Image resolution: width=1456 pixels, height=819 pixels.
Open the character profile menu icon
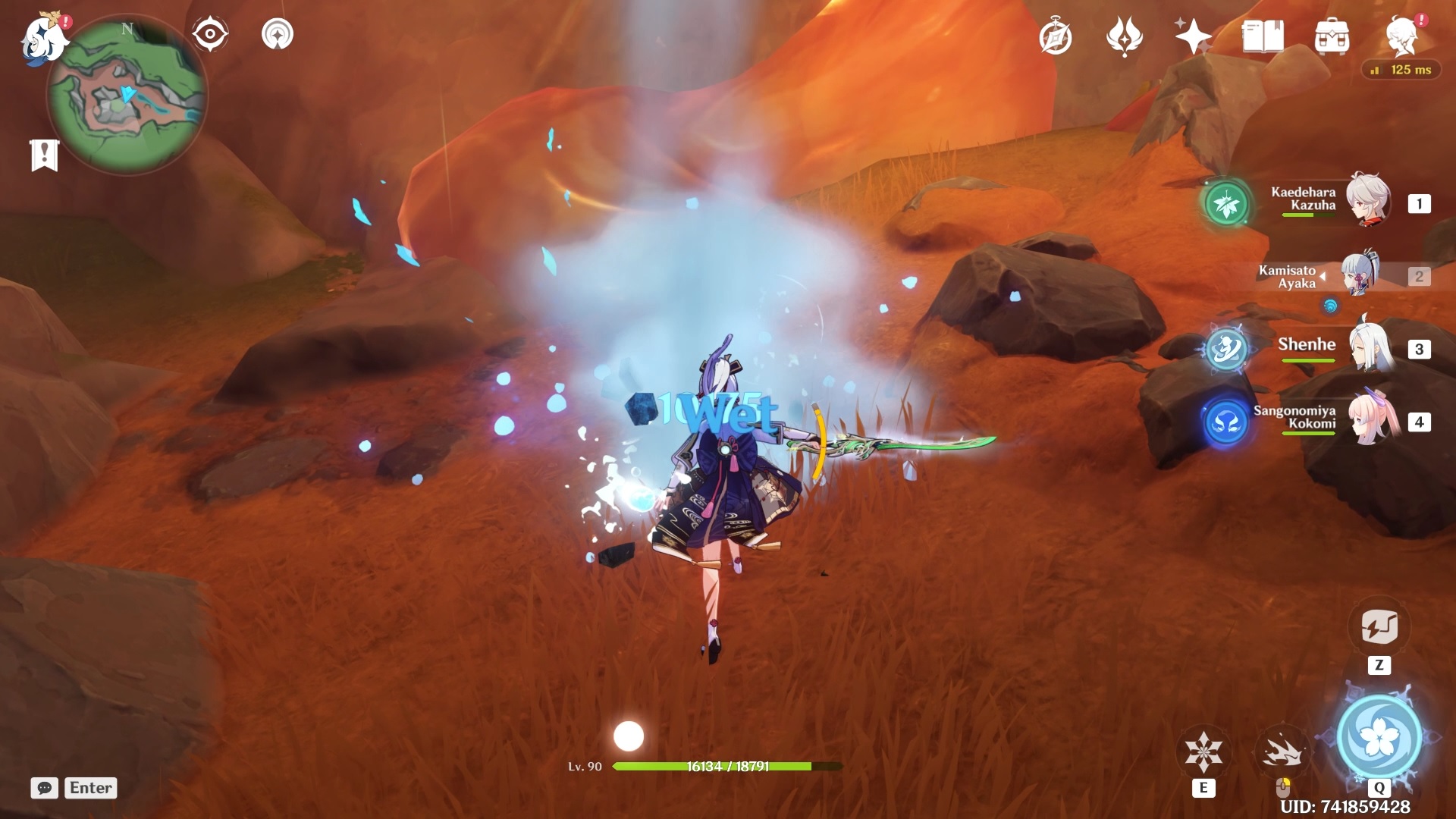click(x=1401, y=36)
